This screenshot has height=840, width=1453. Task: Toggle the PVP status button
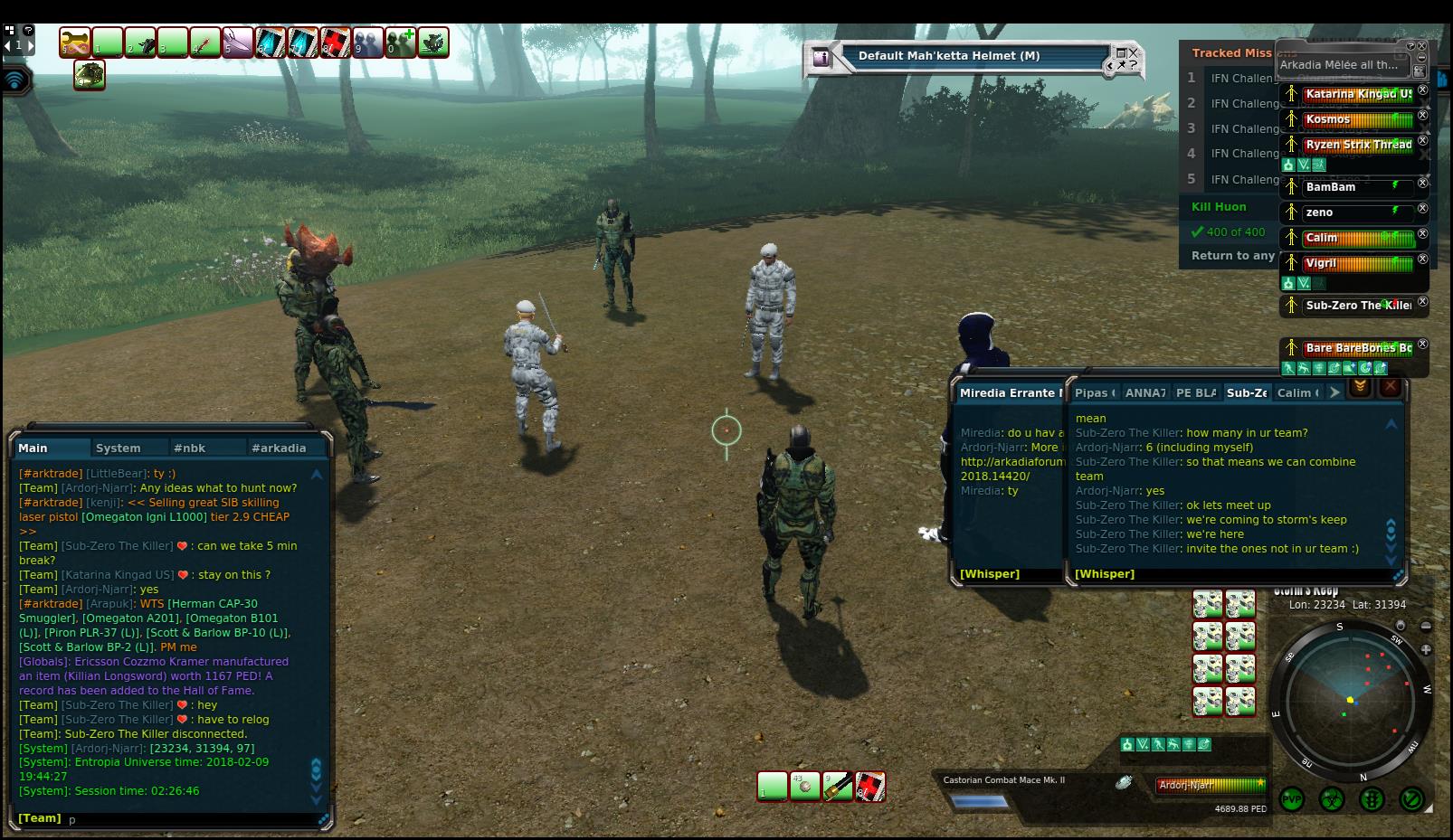(x=1292, y=799)
